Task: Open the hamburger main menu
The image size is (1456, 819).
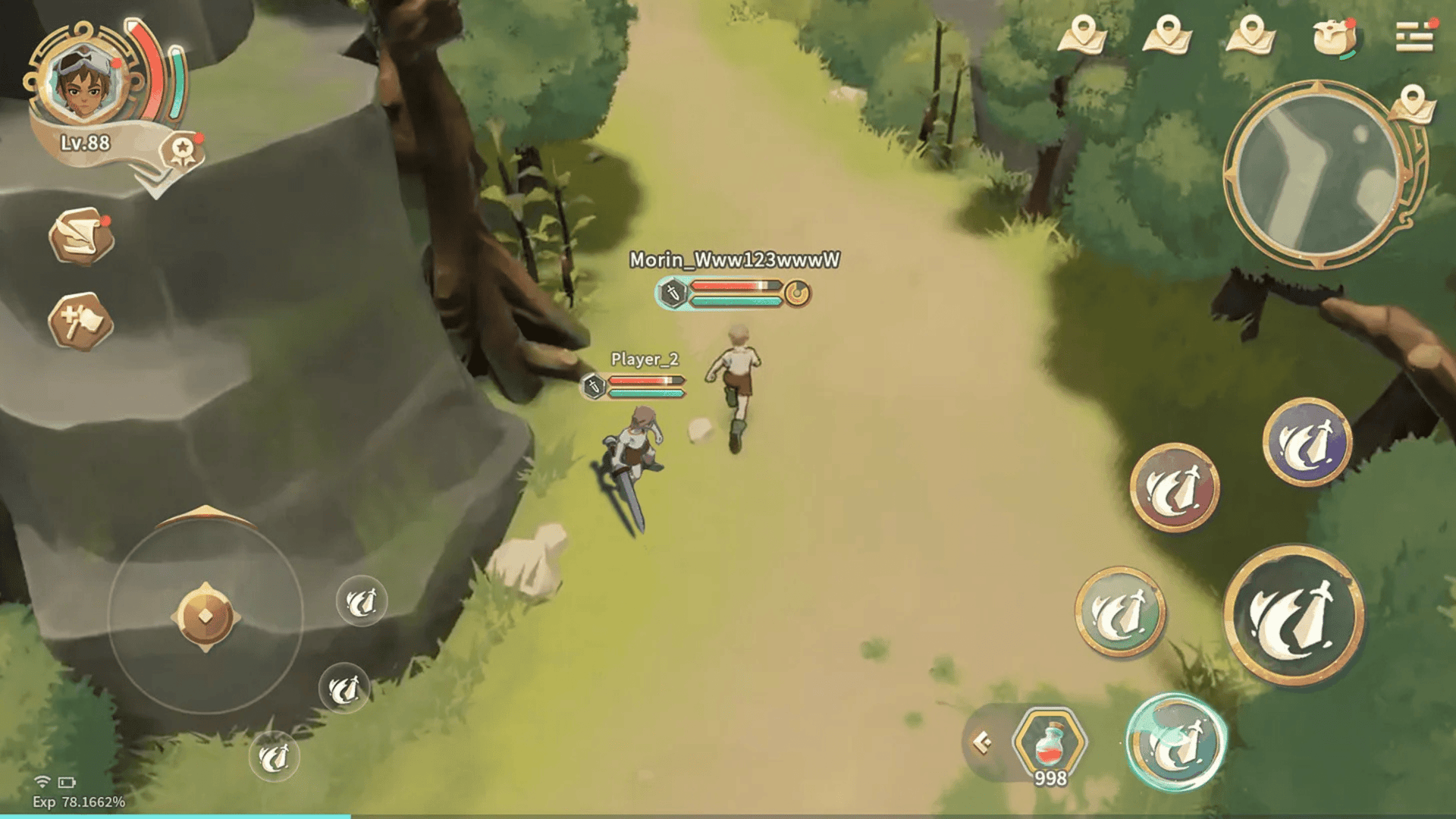Action: 1414,36
